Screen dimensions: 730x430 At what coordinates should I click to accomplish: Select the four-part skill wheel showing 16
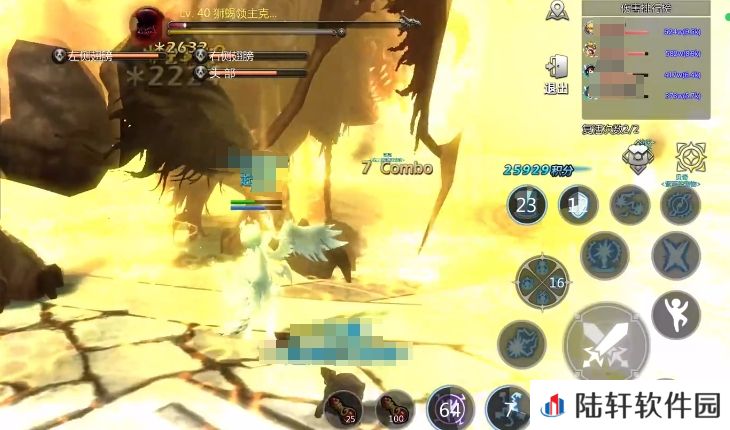542,283
